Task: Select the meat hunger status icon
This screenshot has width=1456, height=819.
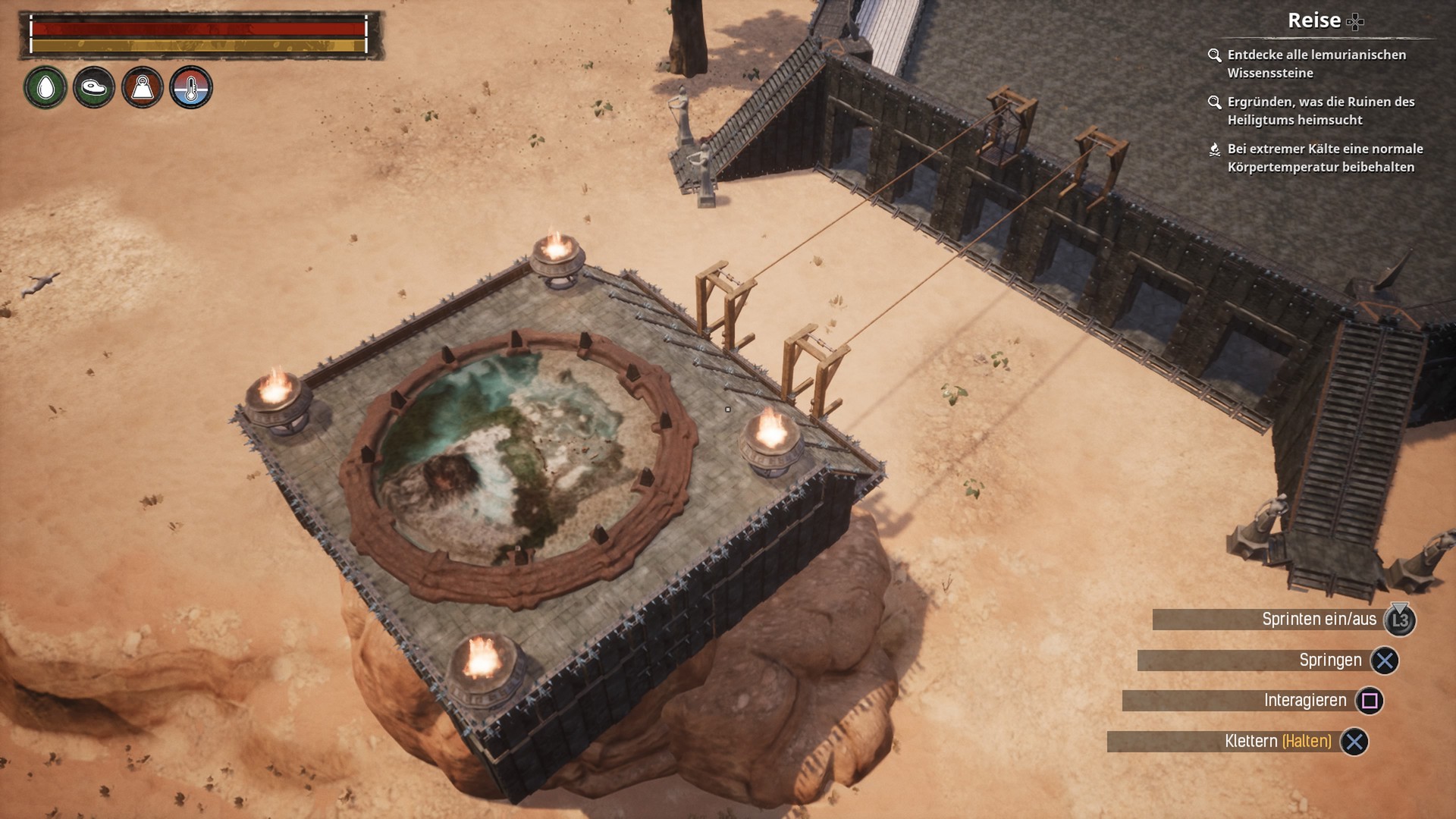Action: coord(94,88)
